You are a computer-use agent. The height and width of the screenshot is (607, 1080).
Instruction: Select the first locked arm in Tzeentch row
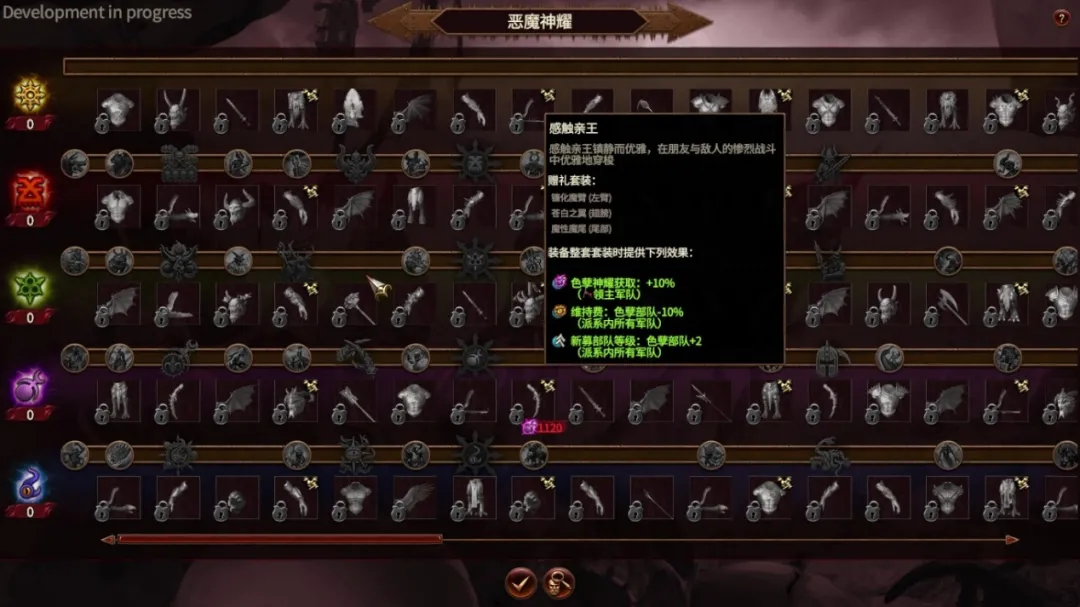[118, 498]
